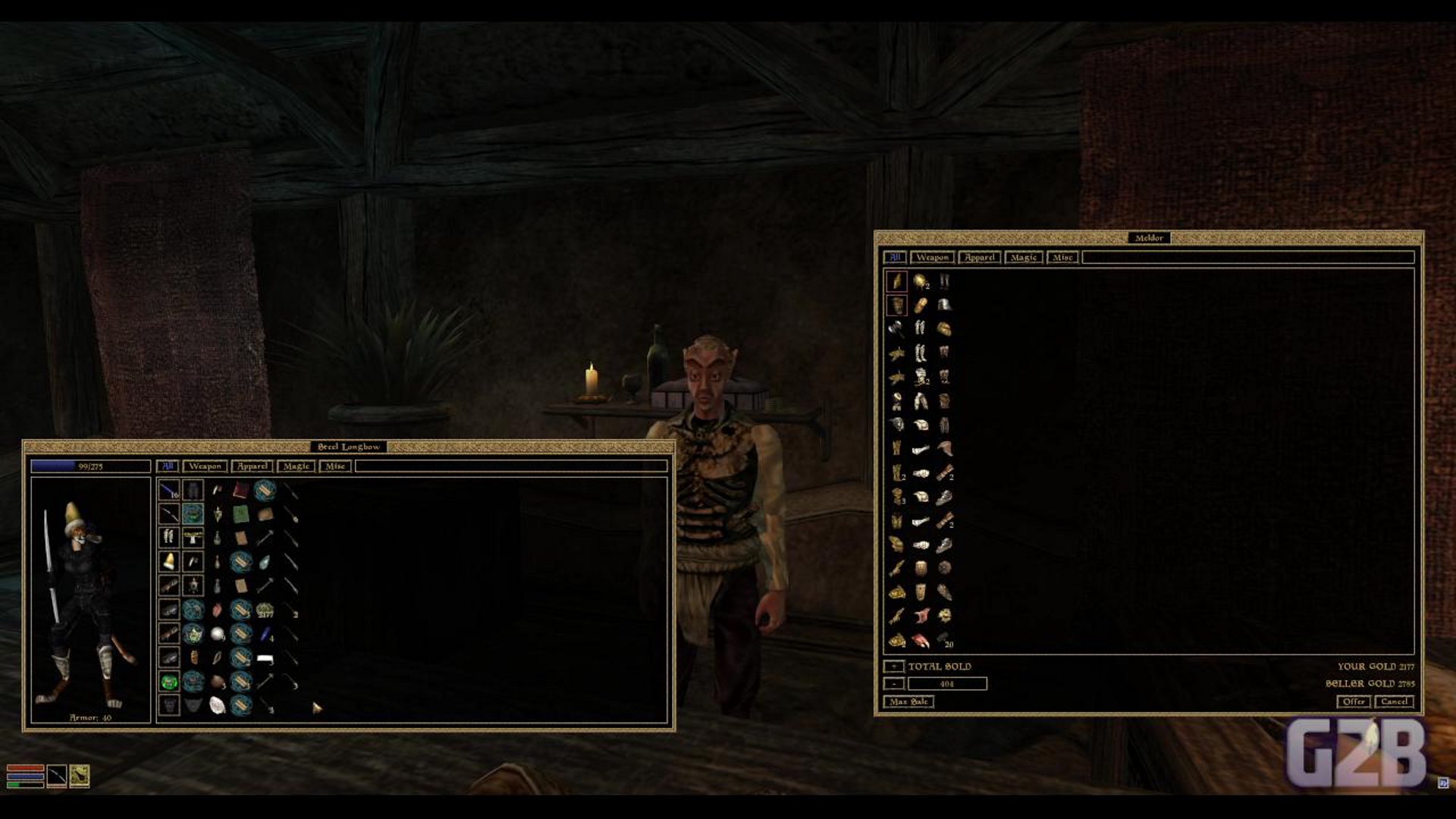Select the war axe in Meldor's stock
Viewport: 1456px width, 819px height.
pyautogui.click(x=896, y=329)
